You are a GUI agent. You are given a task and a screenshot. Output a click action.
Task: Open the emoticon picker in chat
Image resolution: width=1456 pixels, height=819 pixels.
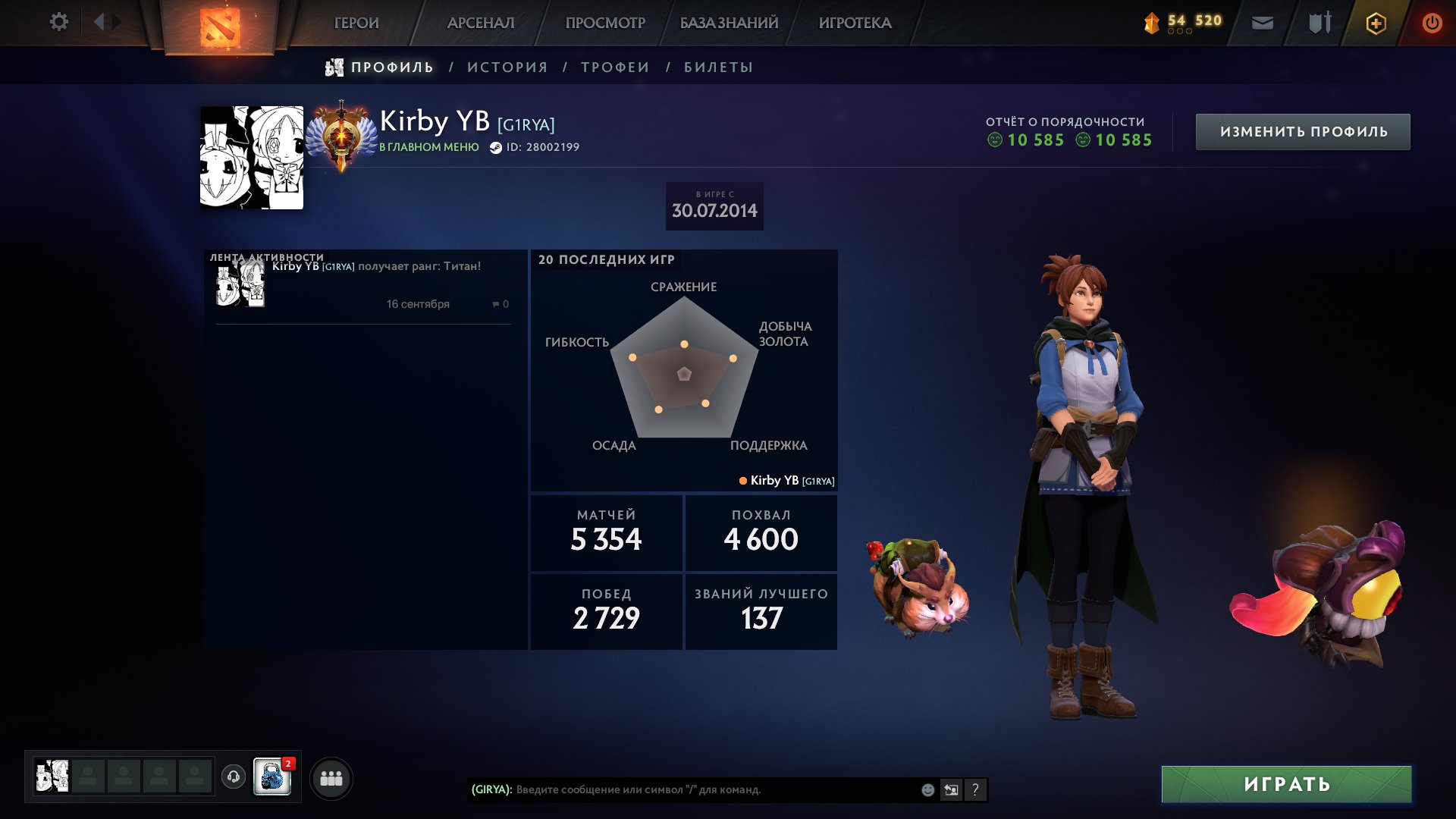pyautogui.click(x=927, y=790)
